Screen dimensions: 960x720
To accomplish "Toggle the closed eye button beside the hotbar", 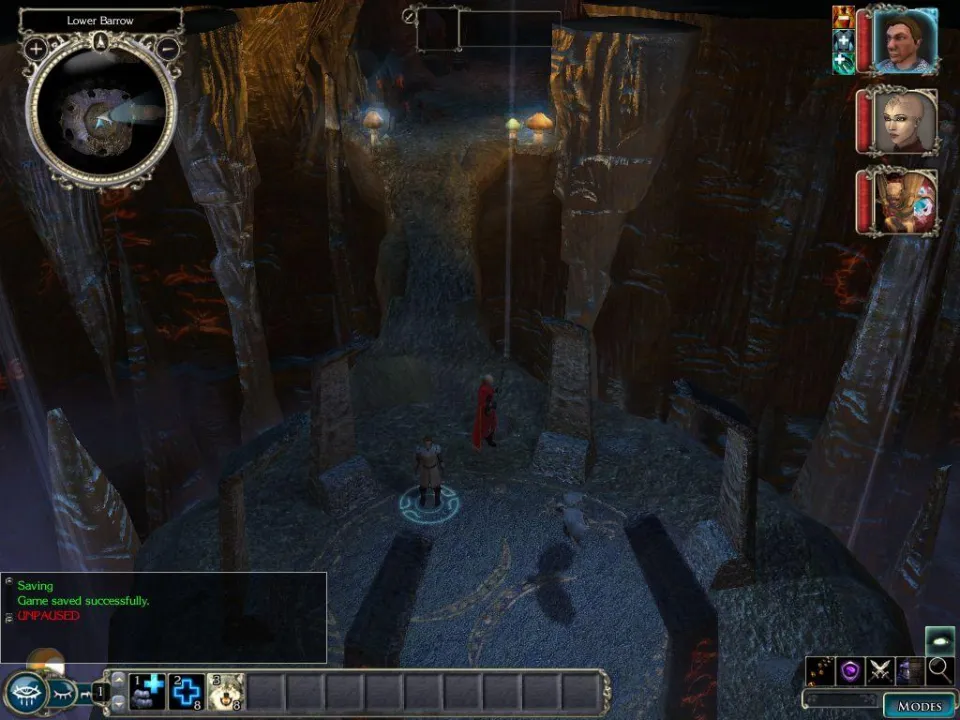I will pyautogui.click(x=61, y=692).
